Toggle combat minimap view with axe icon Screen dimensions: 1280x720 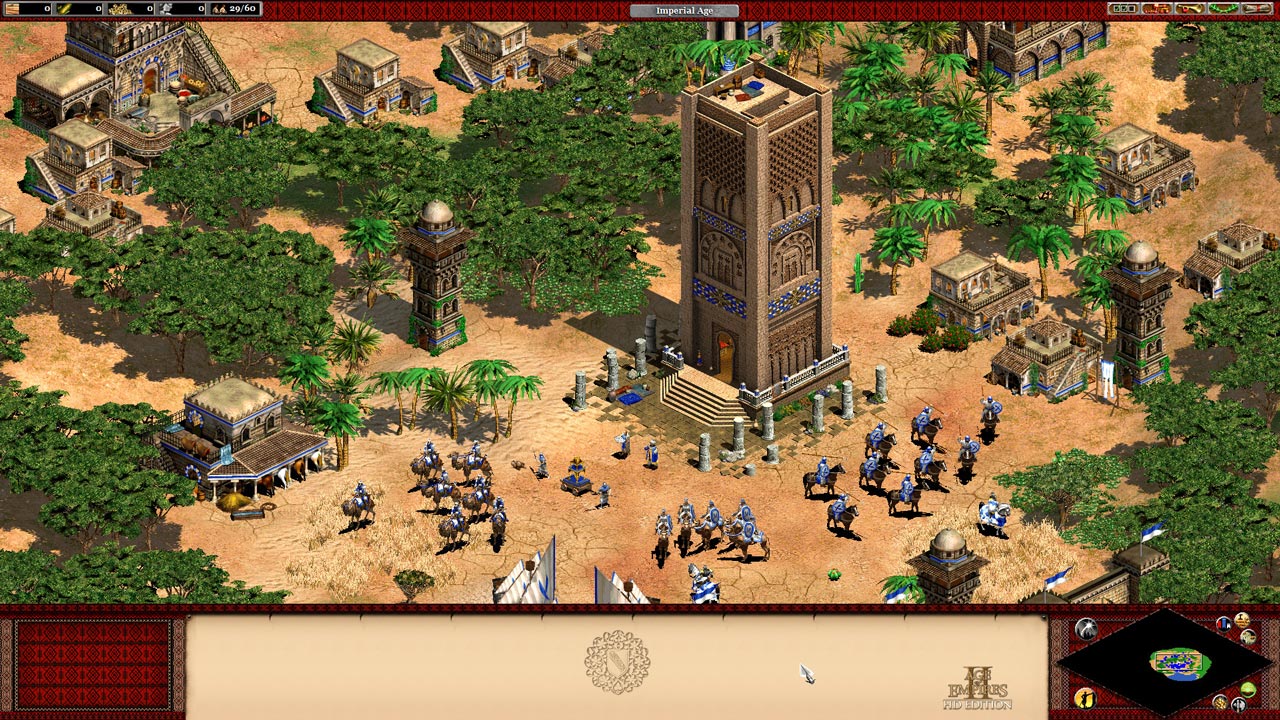[x=1238, y=705]
